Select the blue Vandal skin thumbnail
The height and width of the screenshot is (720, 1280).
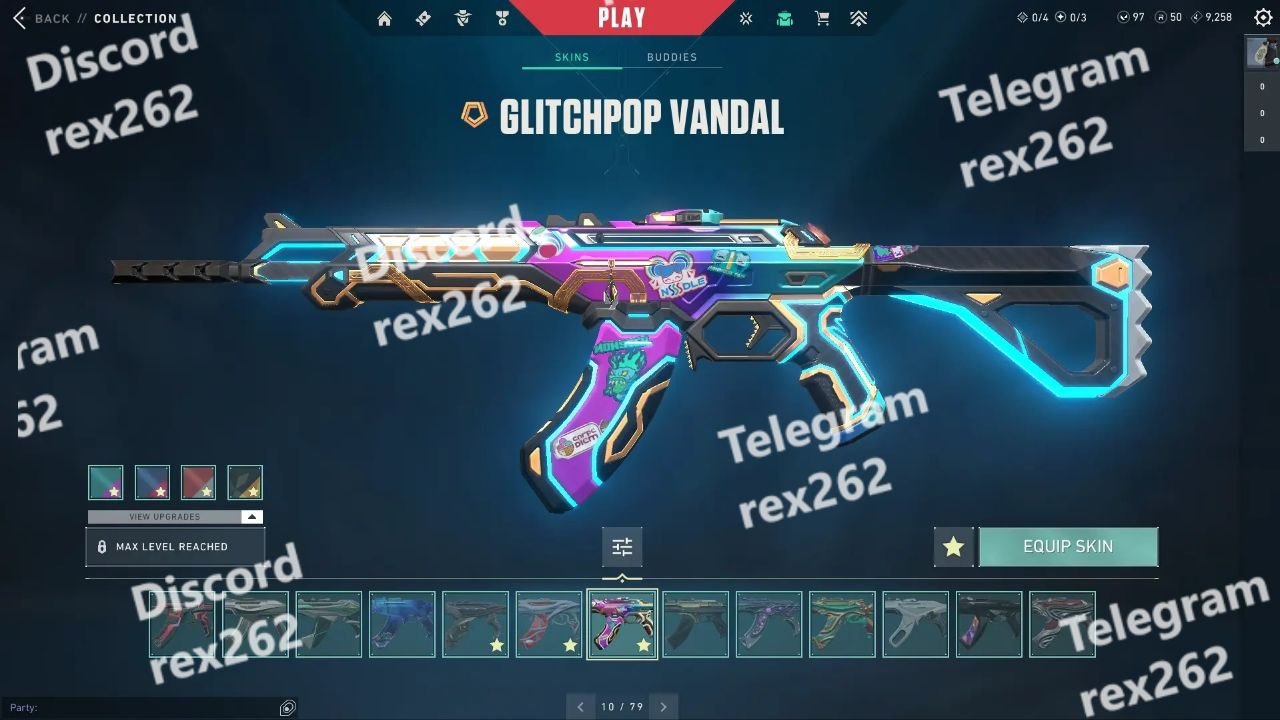402,624
